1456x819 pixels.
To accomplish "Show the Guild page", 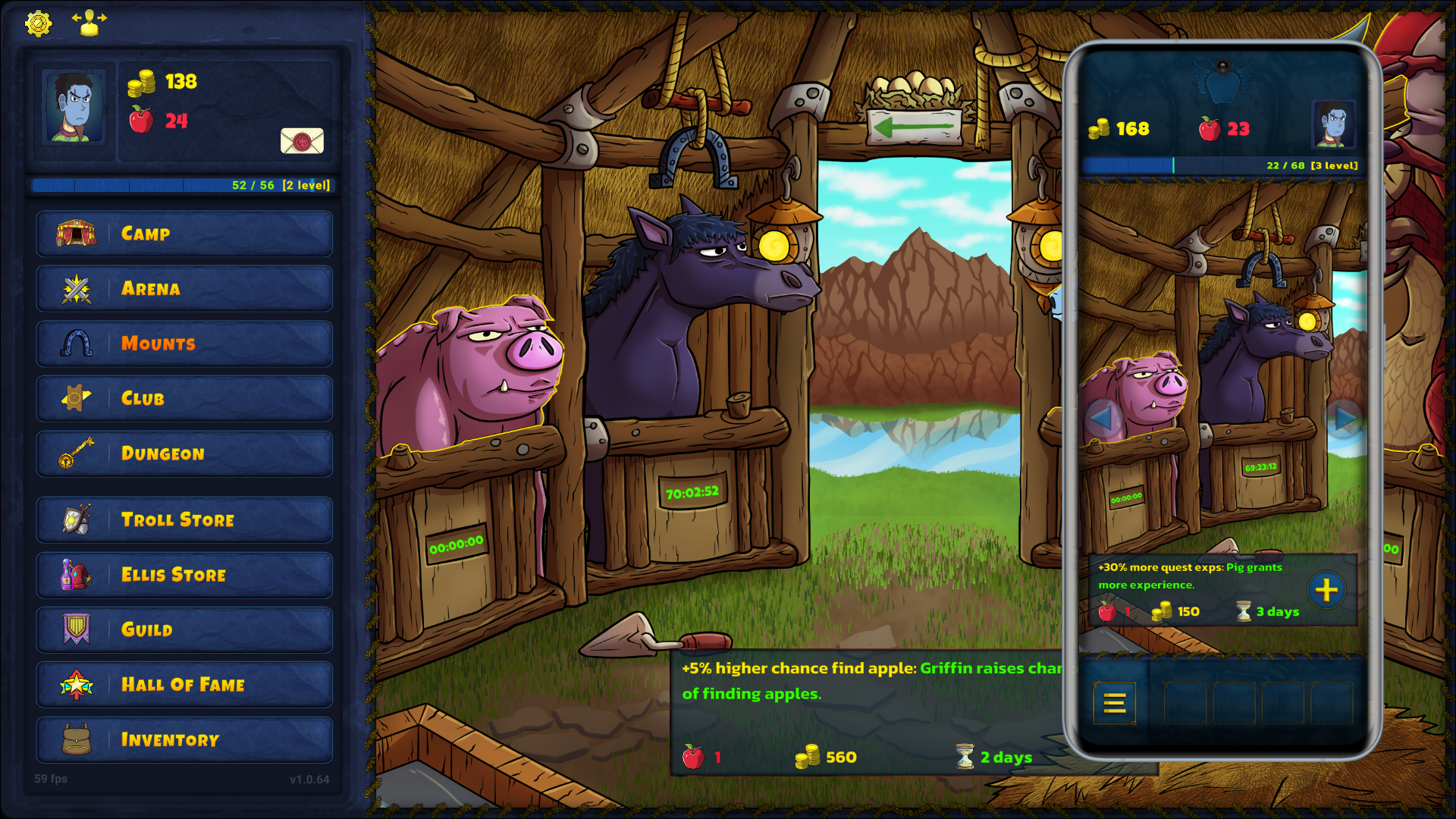I will pyautogui.click(x=184, y=630).
